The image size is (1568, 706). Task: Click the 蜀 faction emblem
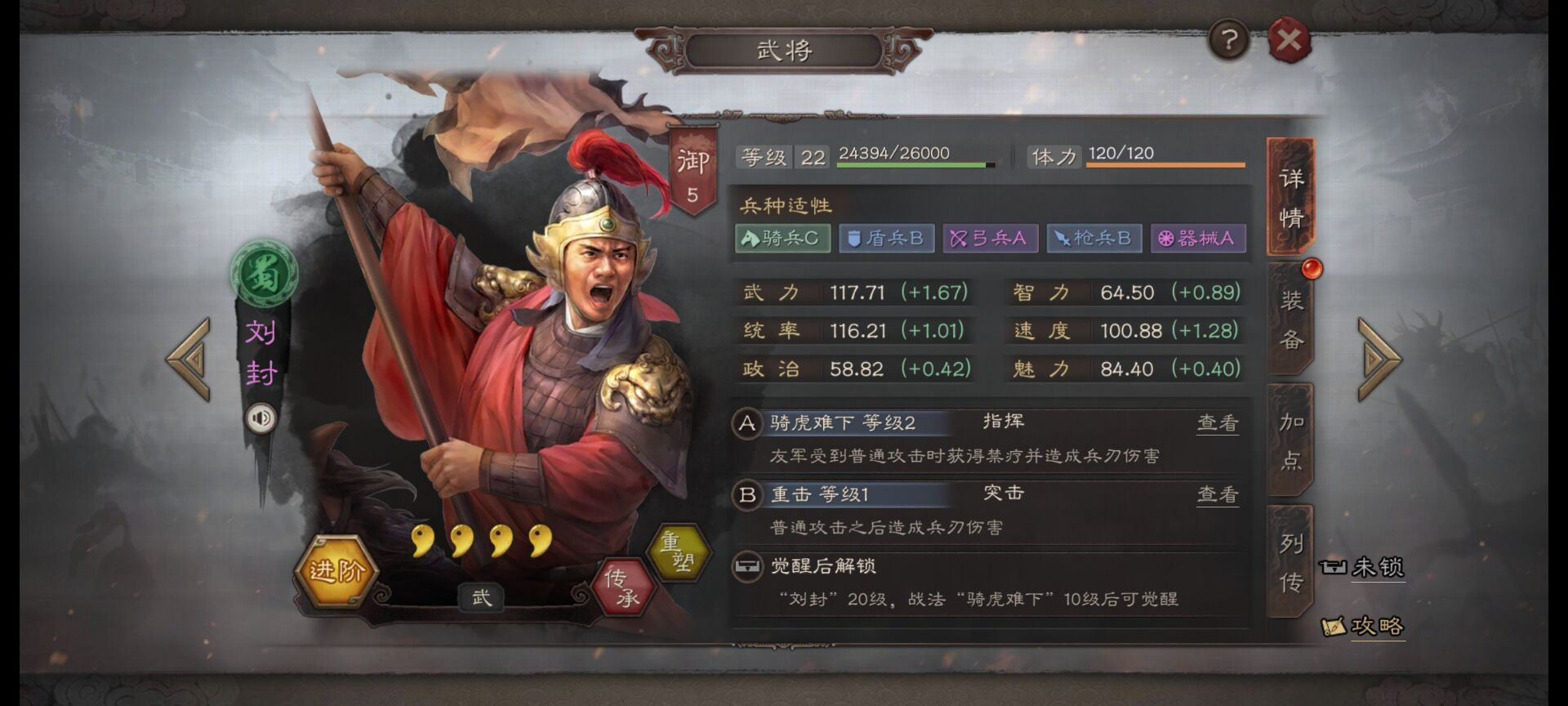coord(264,272)
